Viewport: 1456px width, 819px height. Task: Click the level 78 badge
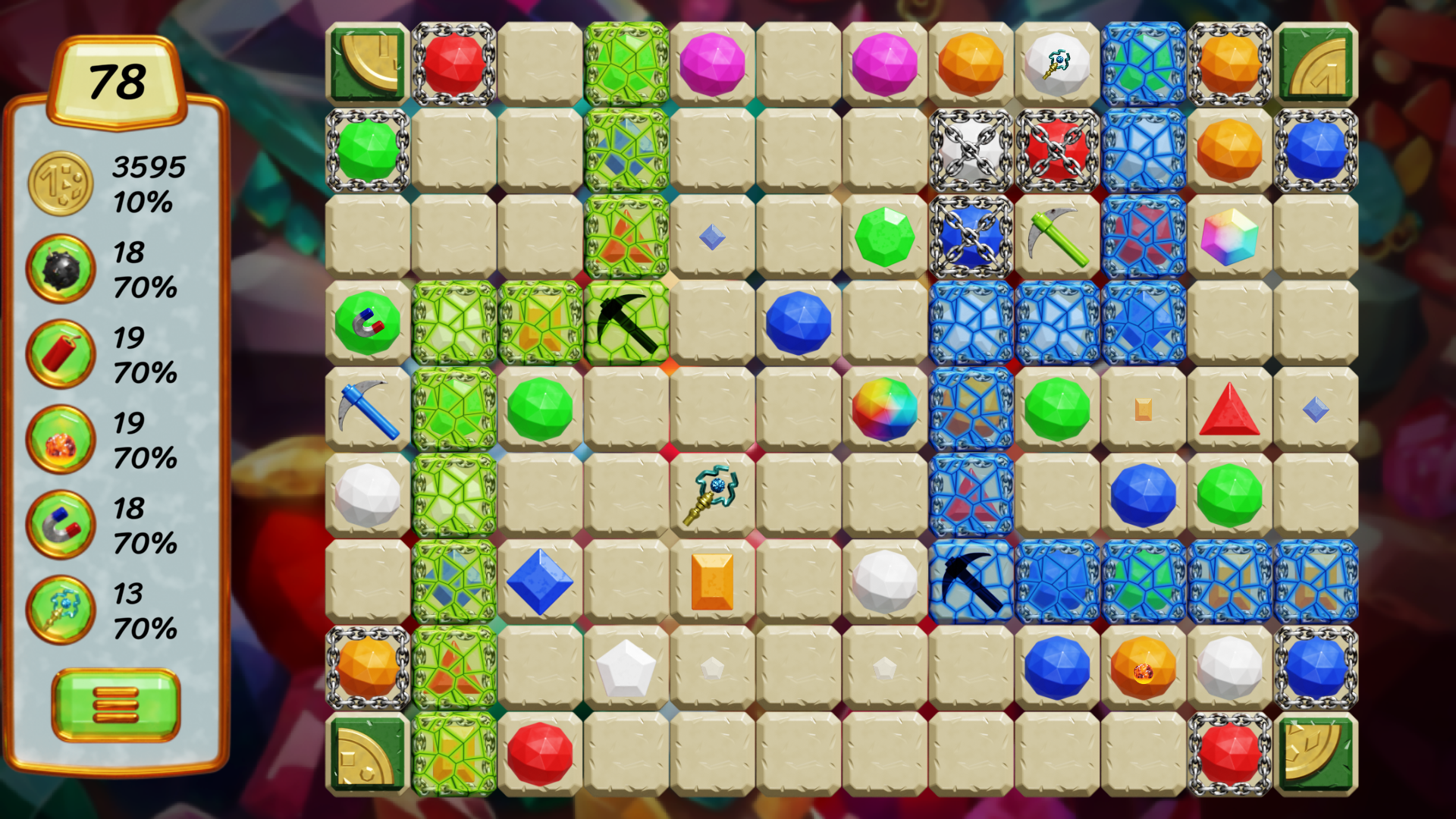tap(118, 80)
